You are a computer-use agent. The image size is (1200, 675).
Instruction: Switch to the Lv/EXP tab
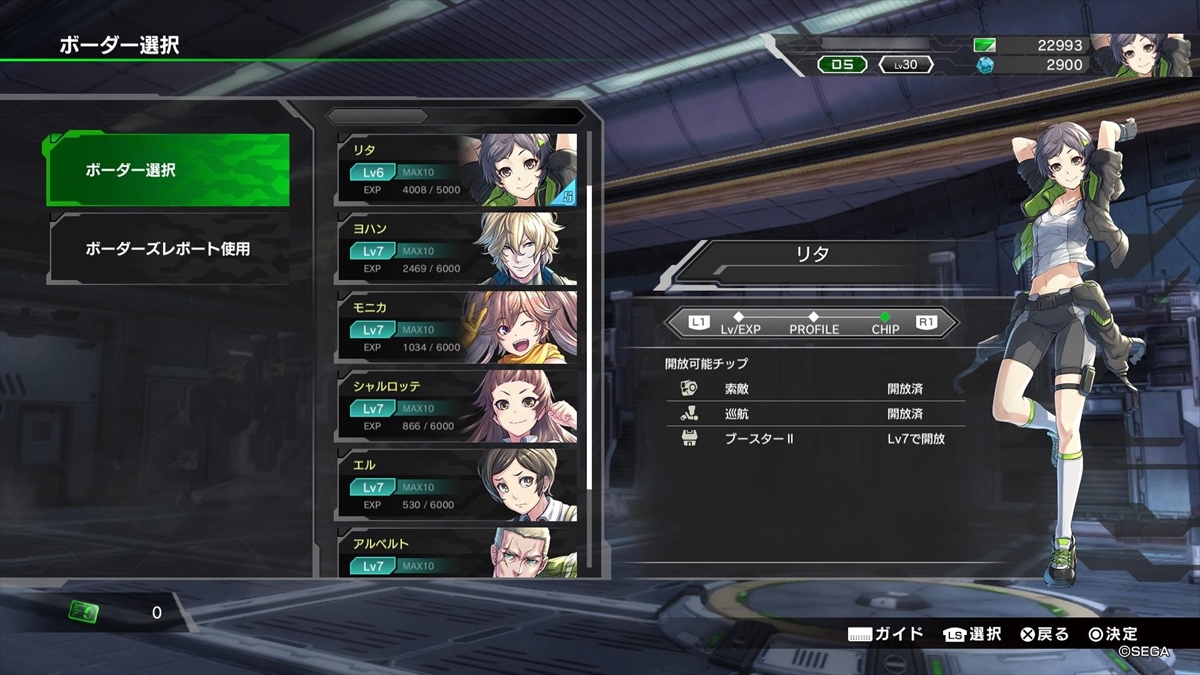[x=740, y=324]
